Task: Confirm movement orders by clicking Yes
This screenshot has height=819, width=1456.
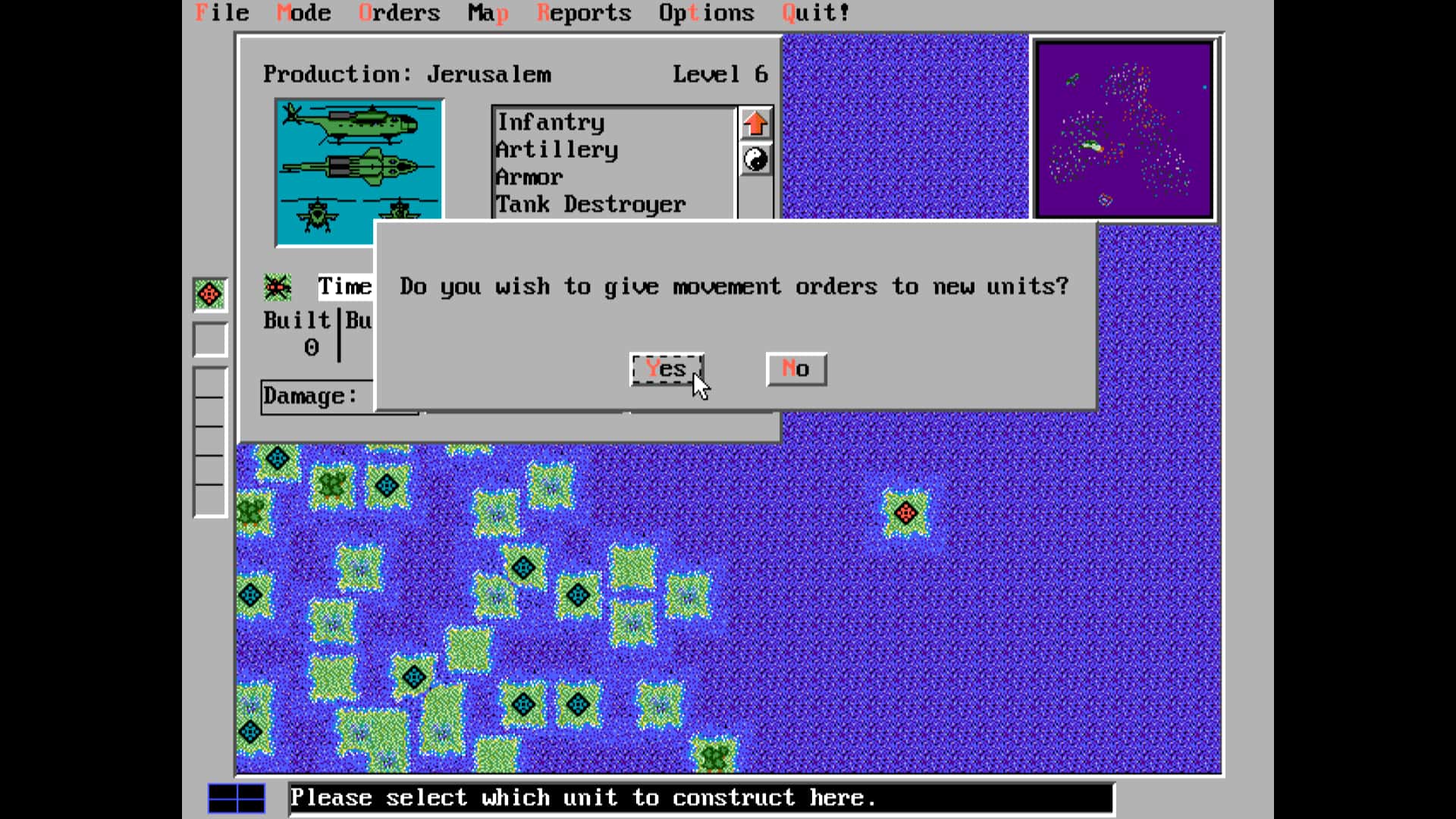Action: tap(666, 369)
